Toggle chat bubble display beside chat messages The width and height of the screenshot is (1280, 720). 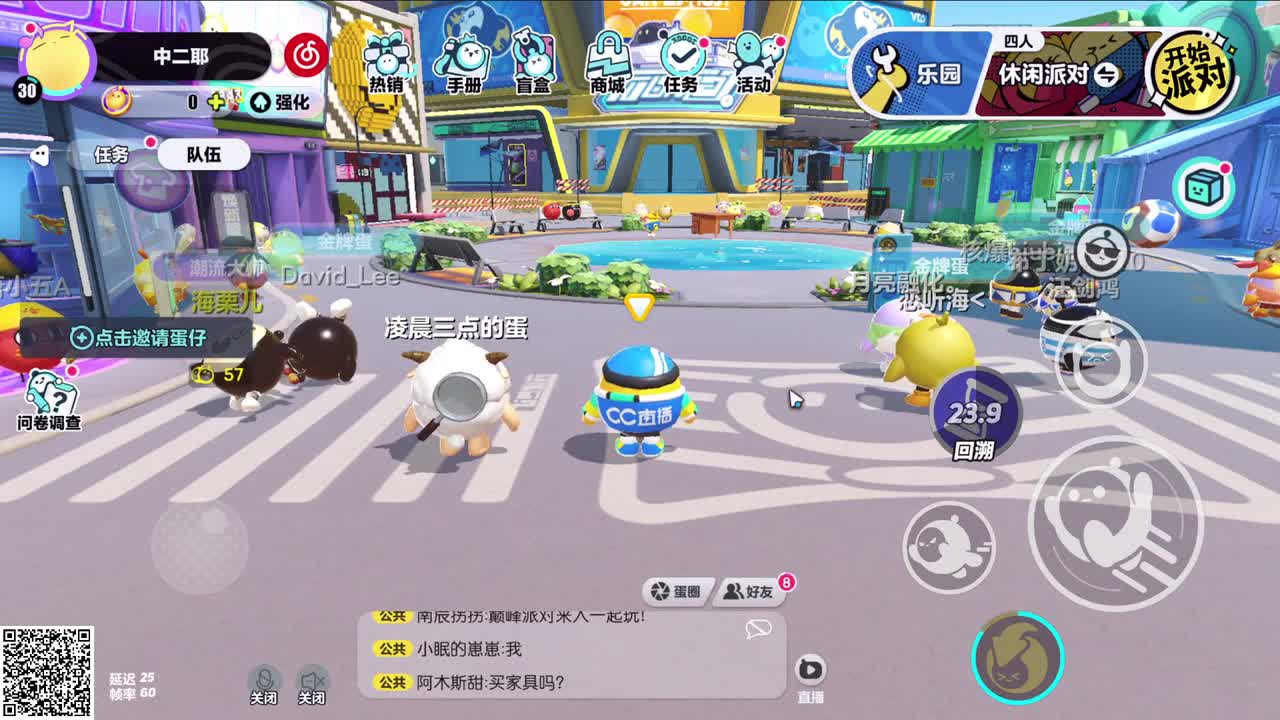[760, 630]
